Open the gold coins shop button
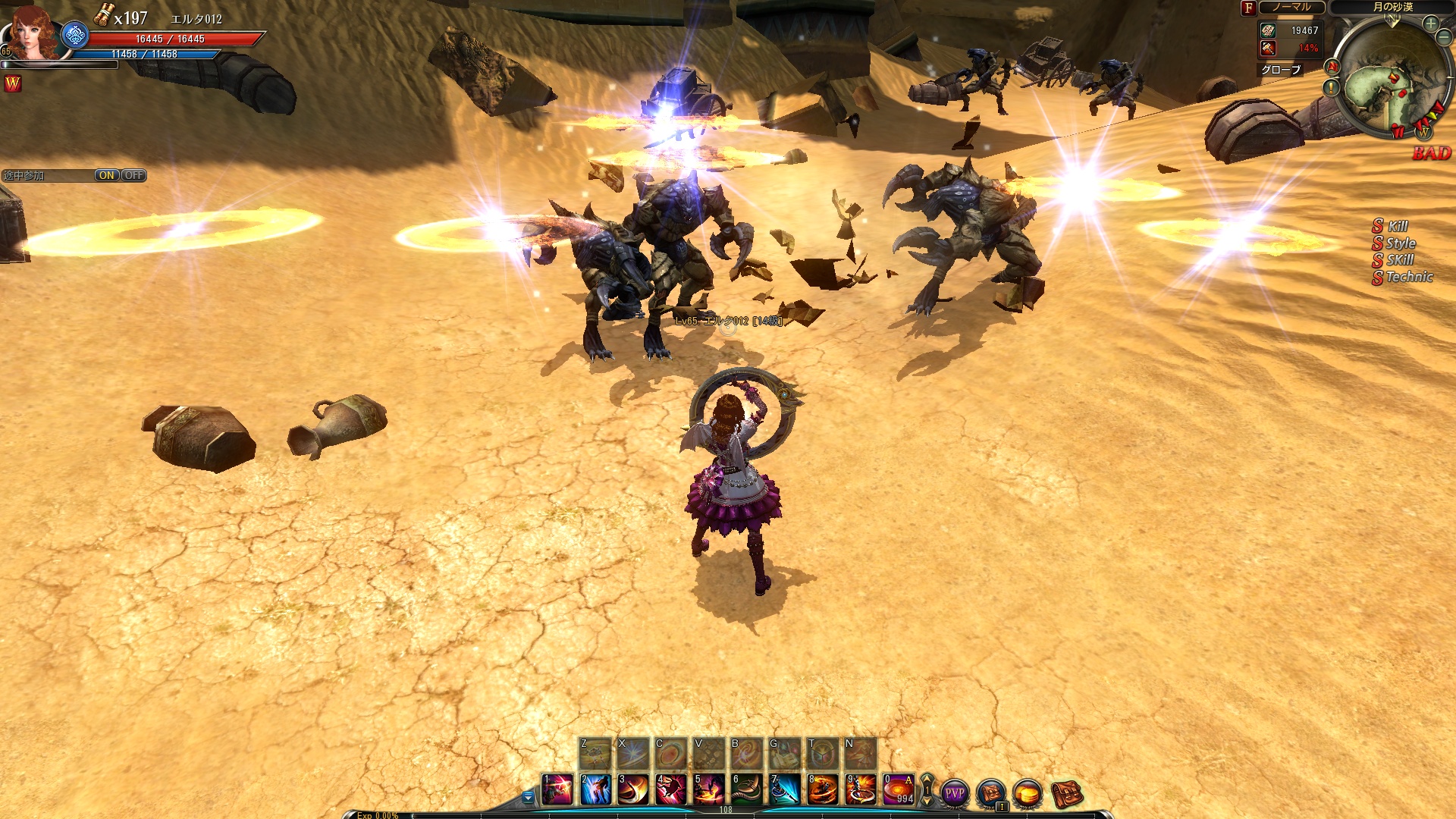 point(1028,793)
